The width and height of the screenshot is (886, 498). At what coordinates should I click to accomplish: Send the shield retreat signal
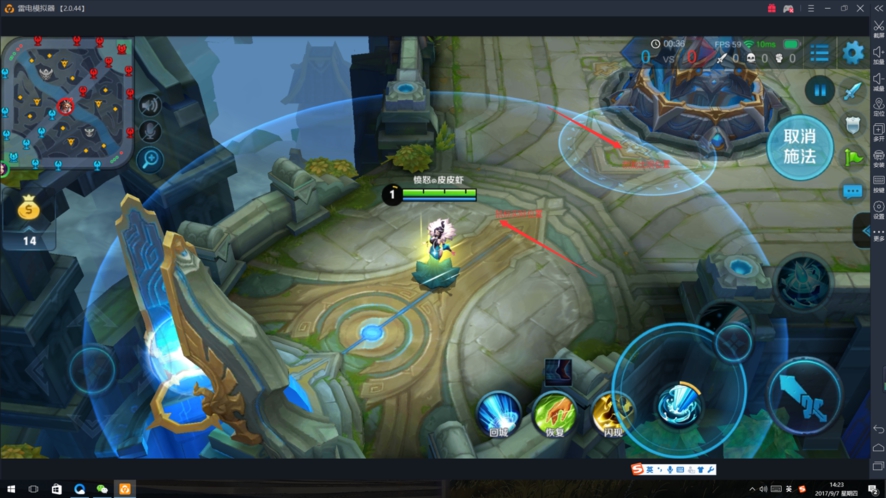(x=852, y=125)
